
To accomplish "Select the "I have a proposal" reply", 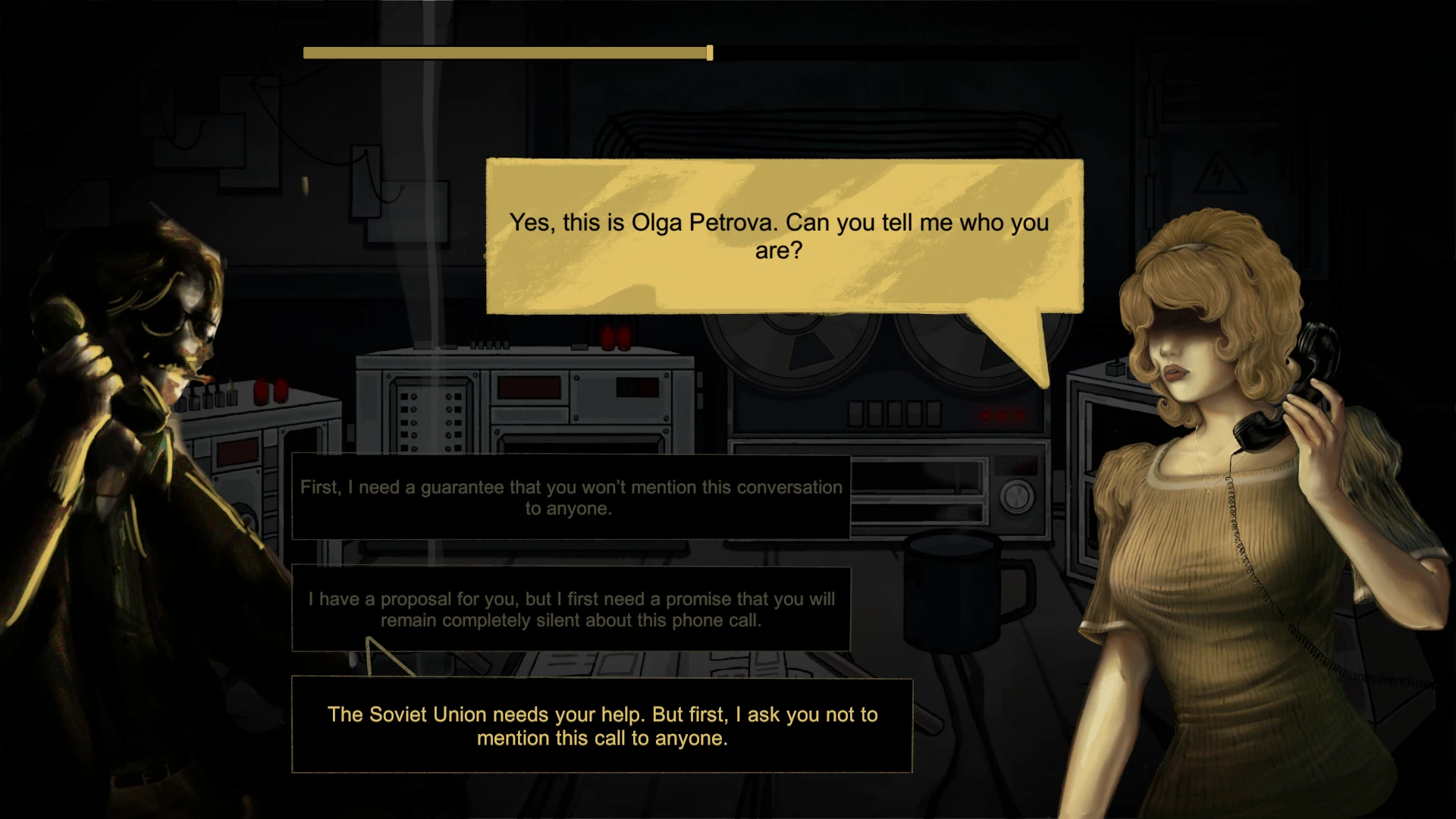I will click(x=571, y=609).
